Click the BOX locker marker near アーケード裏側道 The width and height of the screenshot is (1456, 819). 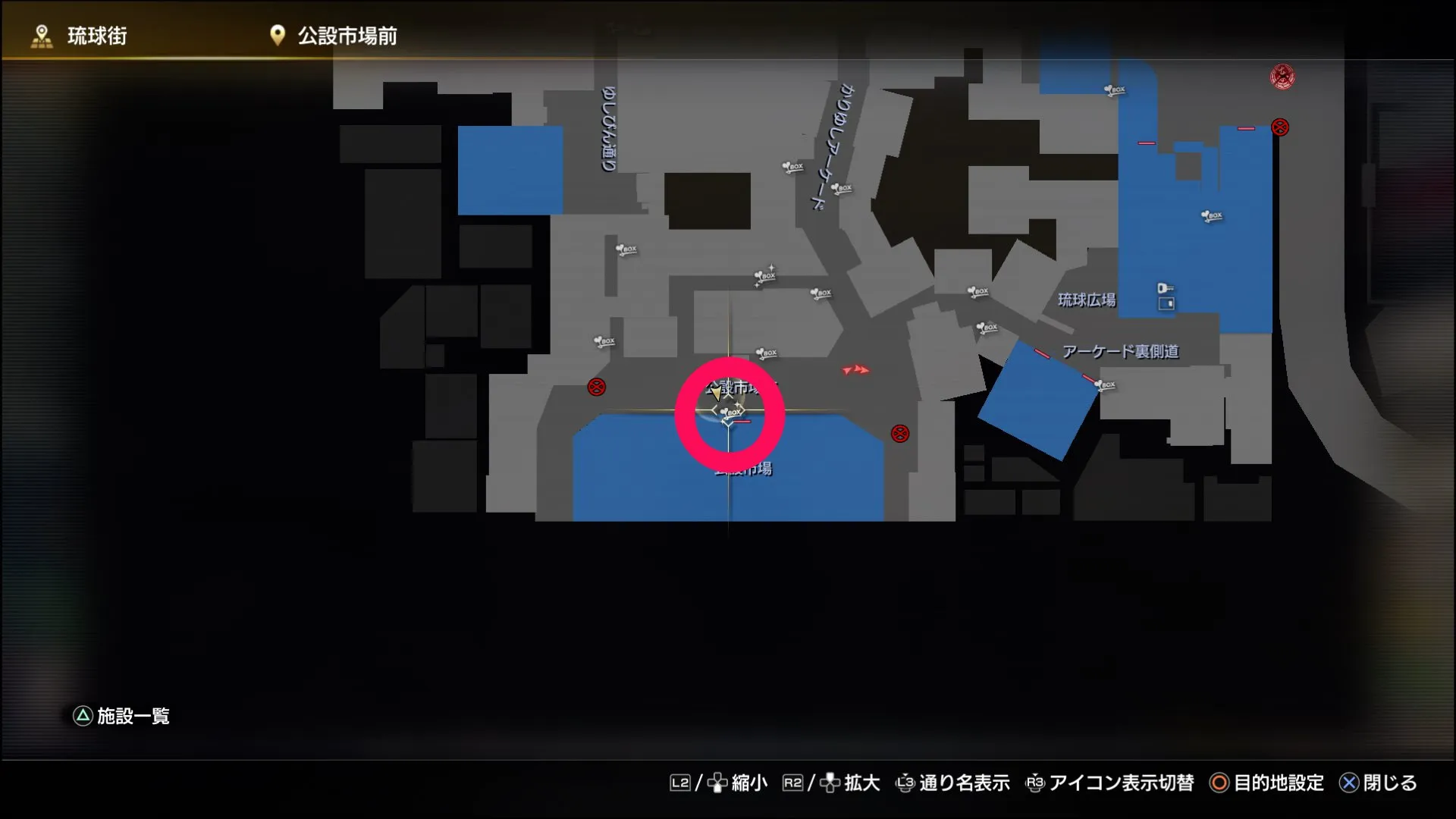pos(1106,385)
